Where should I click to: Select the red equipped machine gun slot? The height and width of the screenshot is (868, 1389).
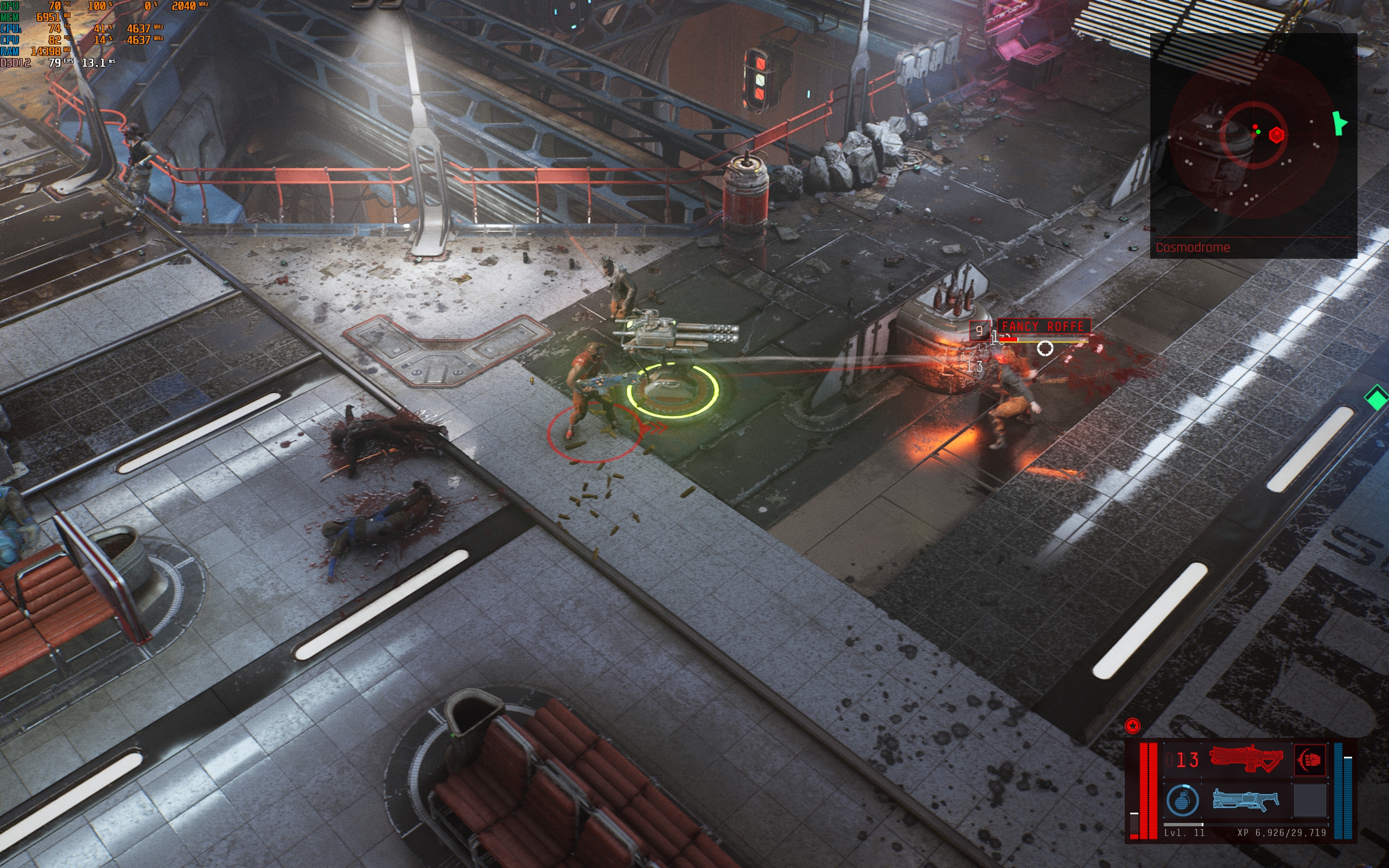click(1246, 759)
